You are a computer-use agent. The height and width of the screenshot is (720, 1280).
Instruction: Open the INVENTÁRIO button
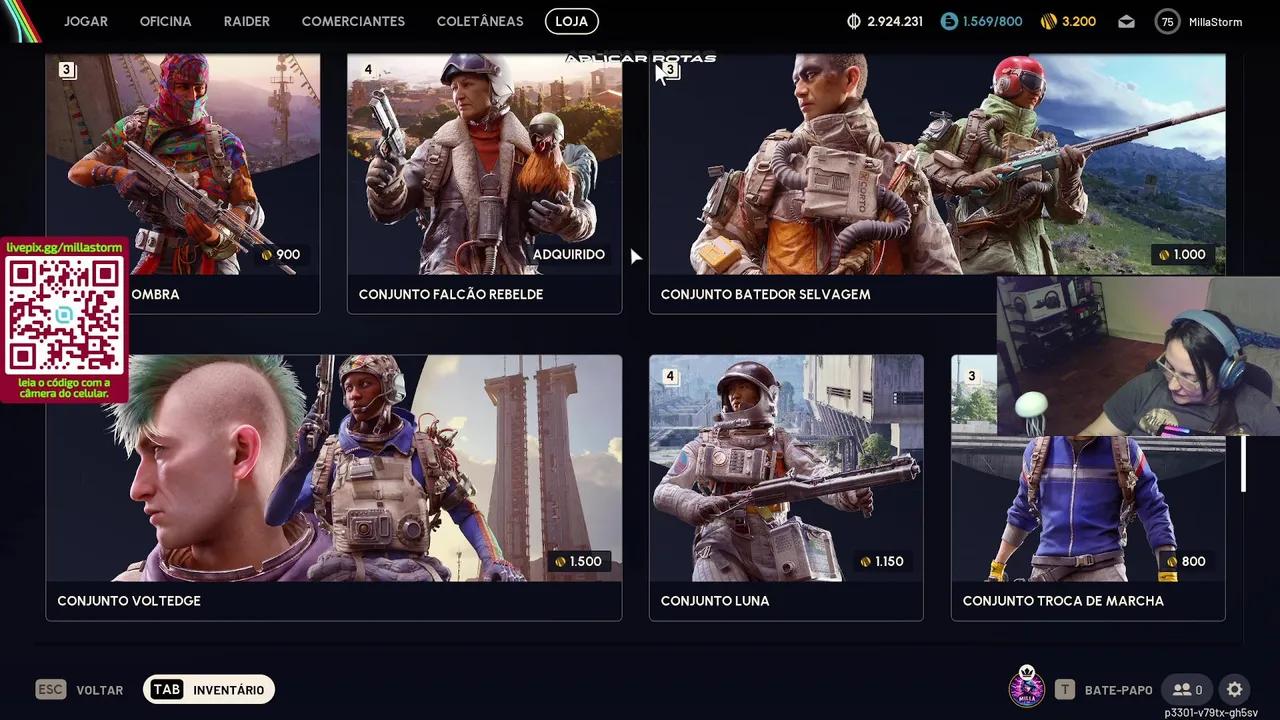(209, 690)
